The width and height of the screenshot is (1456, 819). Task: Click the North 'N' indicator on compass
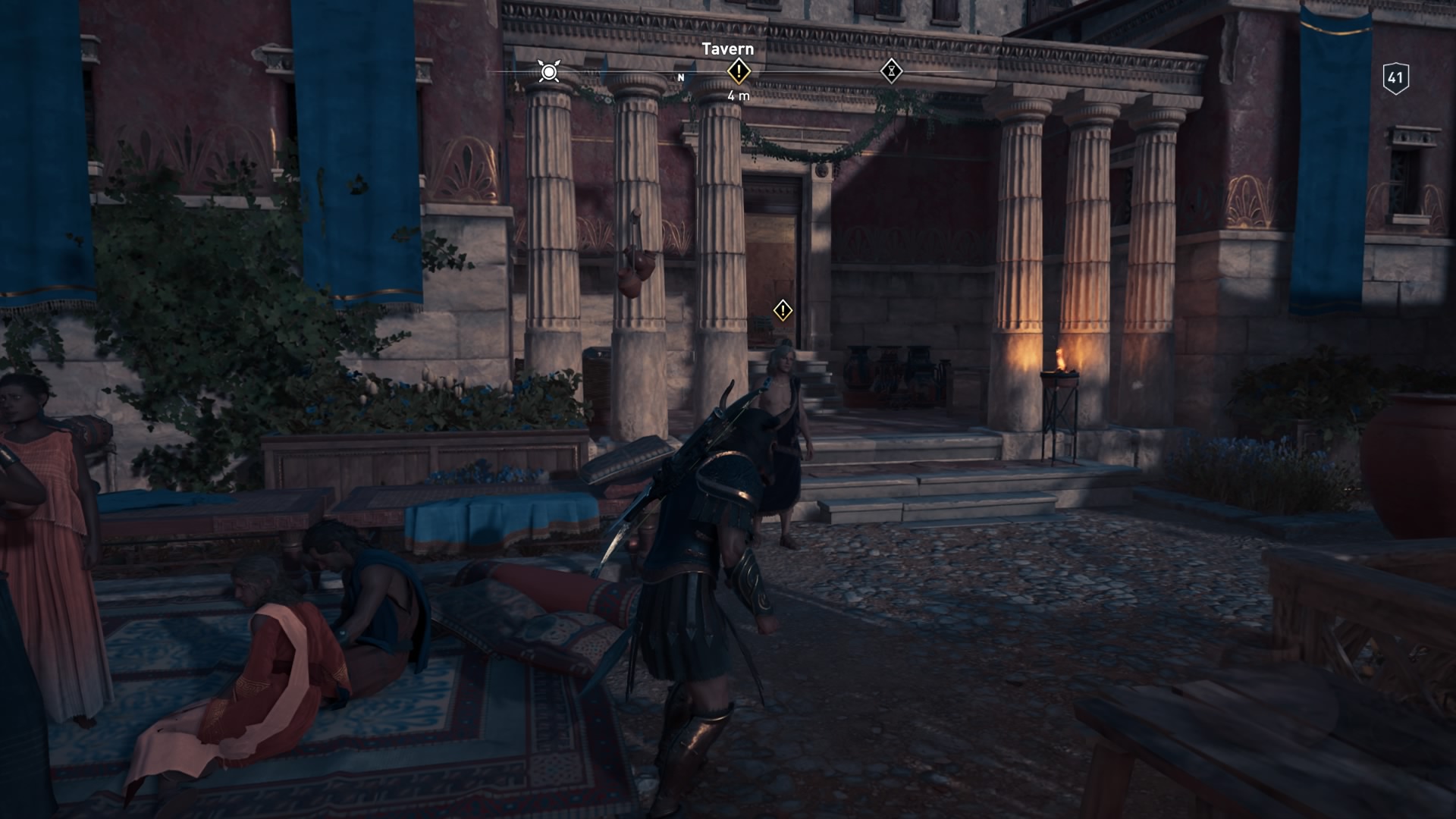(x=682, y=77)
